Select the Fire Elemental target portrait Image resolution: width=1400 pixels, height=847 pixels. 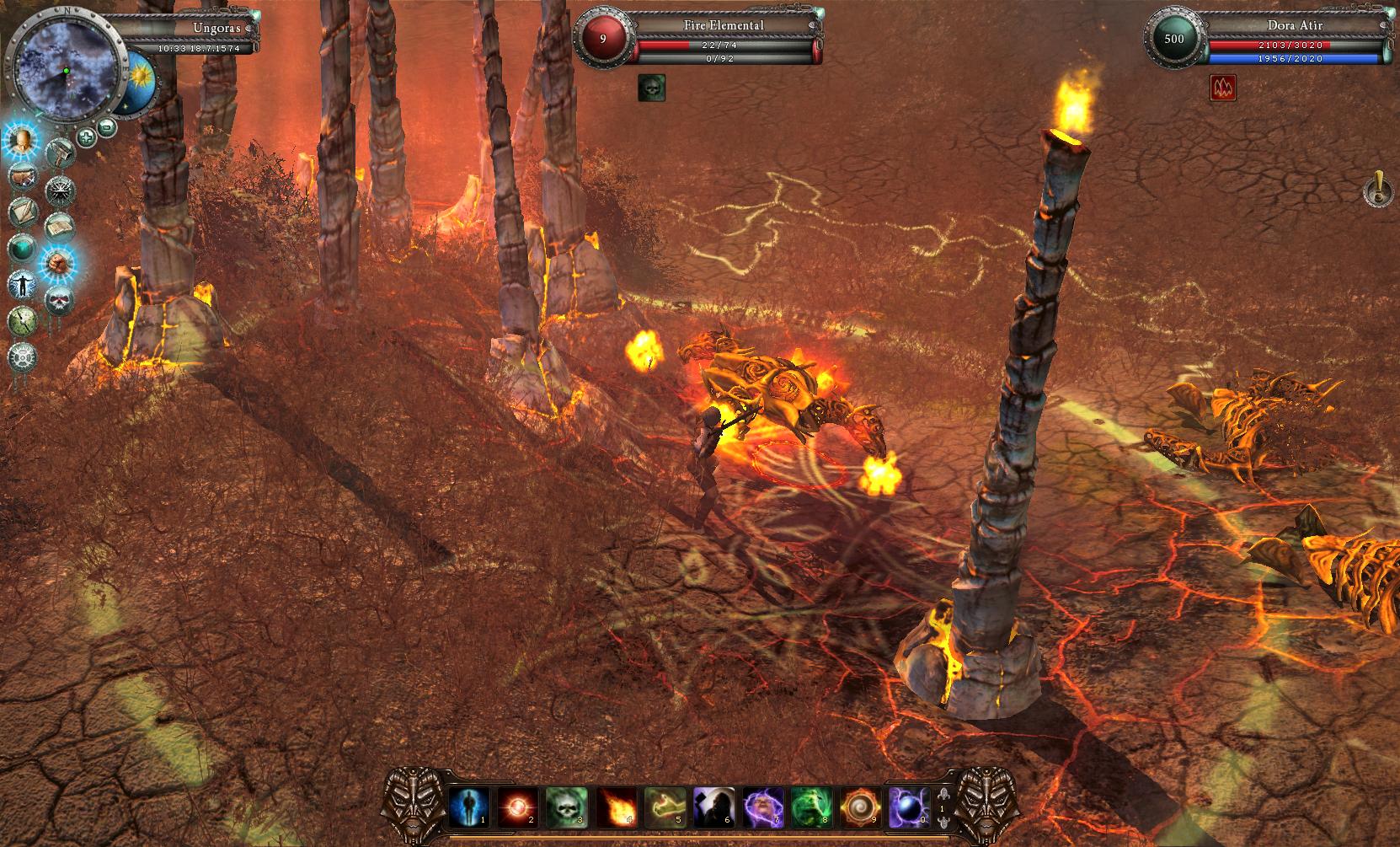[x=602, y=37]
